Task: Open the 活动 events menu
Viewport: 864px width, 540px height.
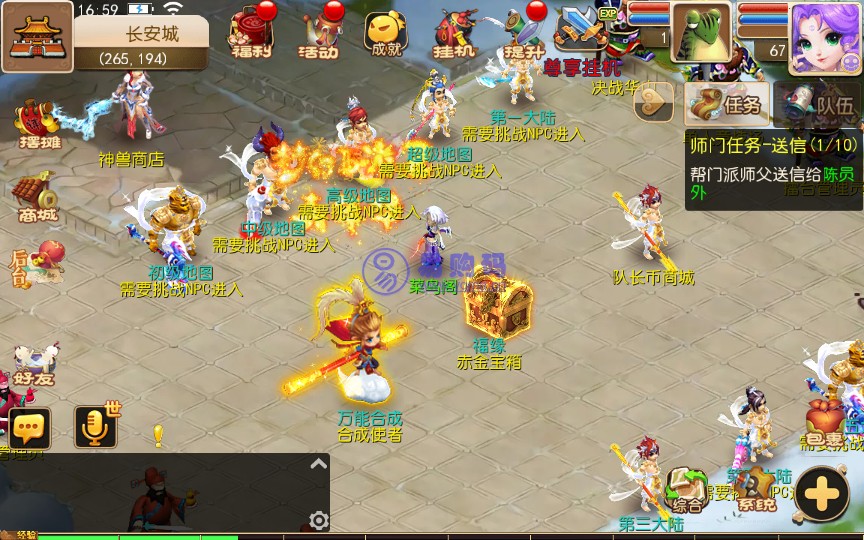Action: tap(318, 34)
